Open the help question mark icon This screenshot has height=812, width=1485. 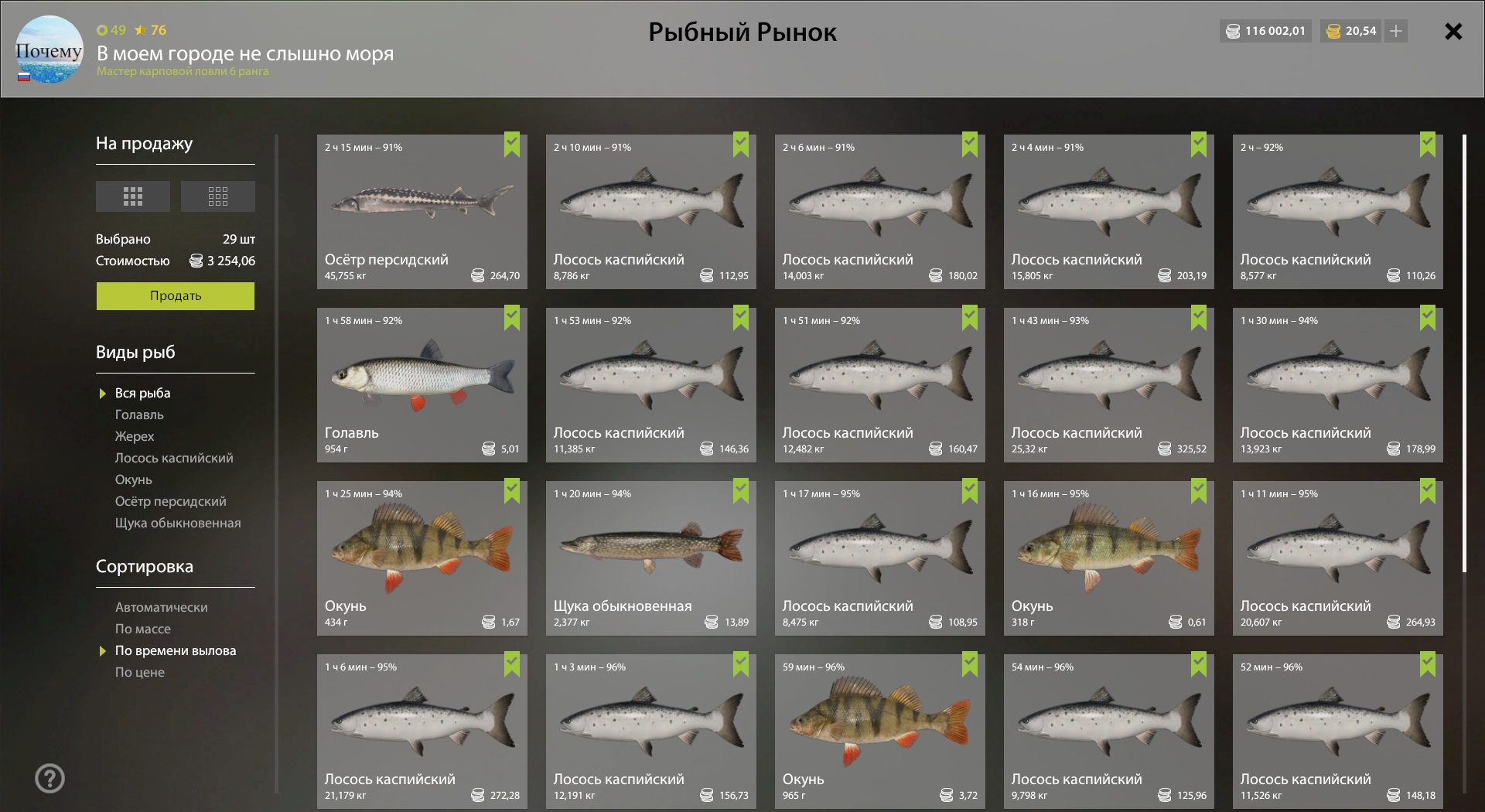coord(49,778)
